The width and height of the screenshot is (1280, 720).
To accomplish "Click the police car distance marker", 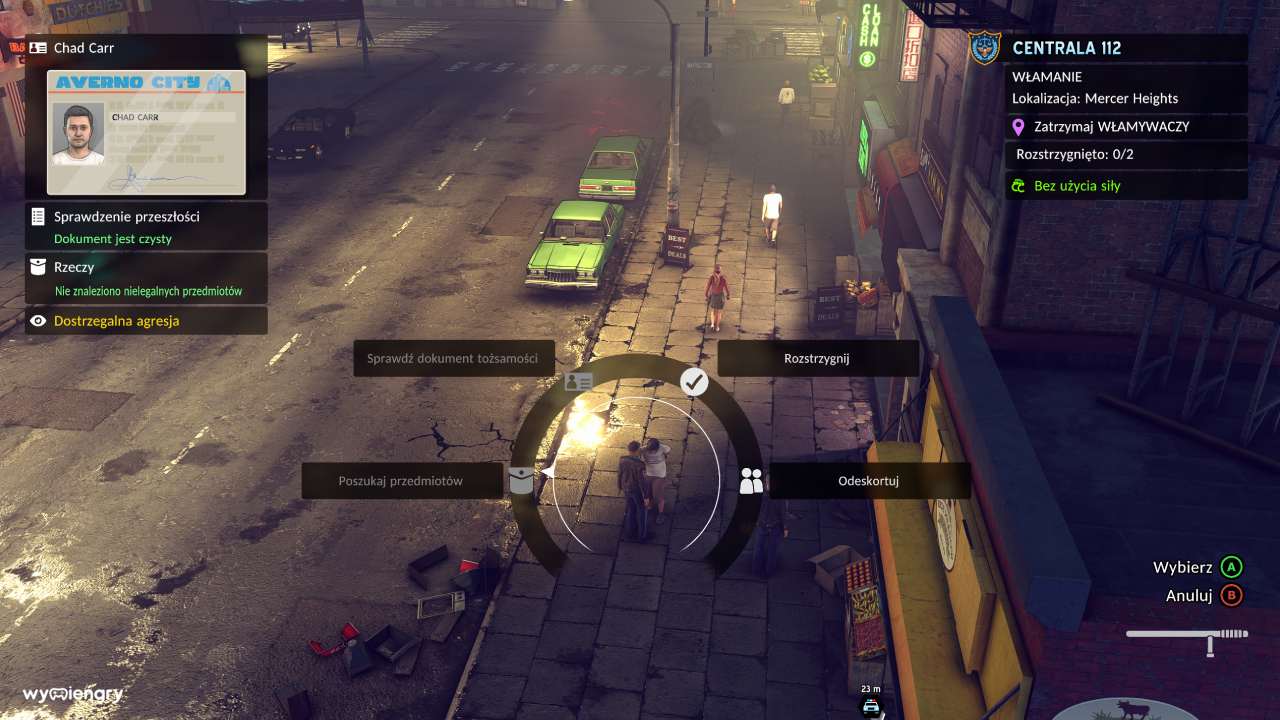I will click(871, 704).
